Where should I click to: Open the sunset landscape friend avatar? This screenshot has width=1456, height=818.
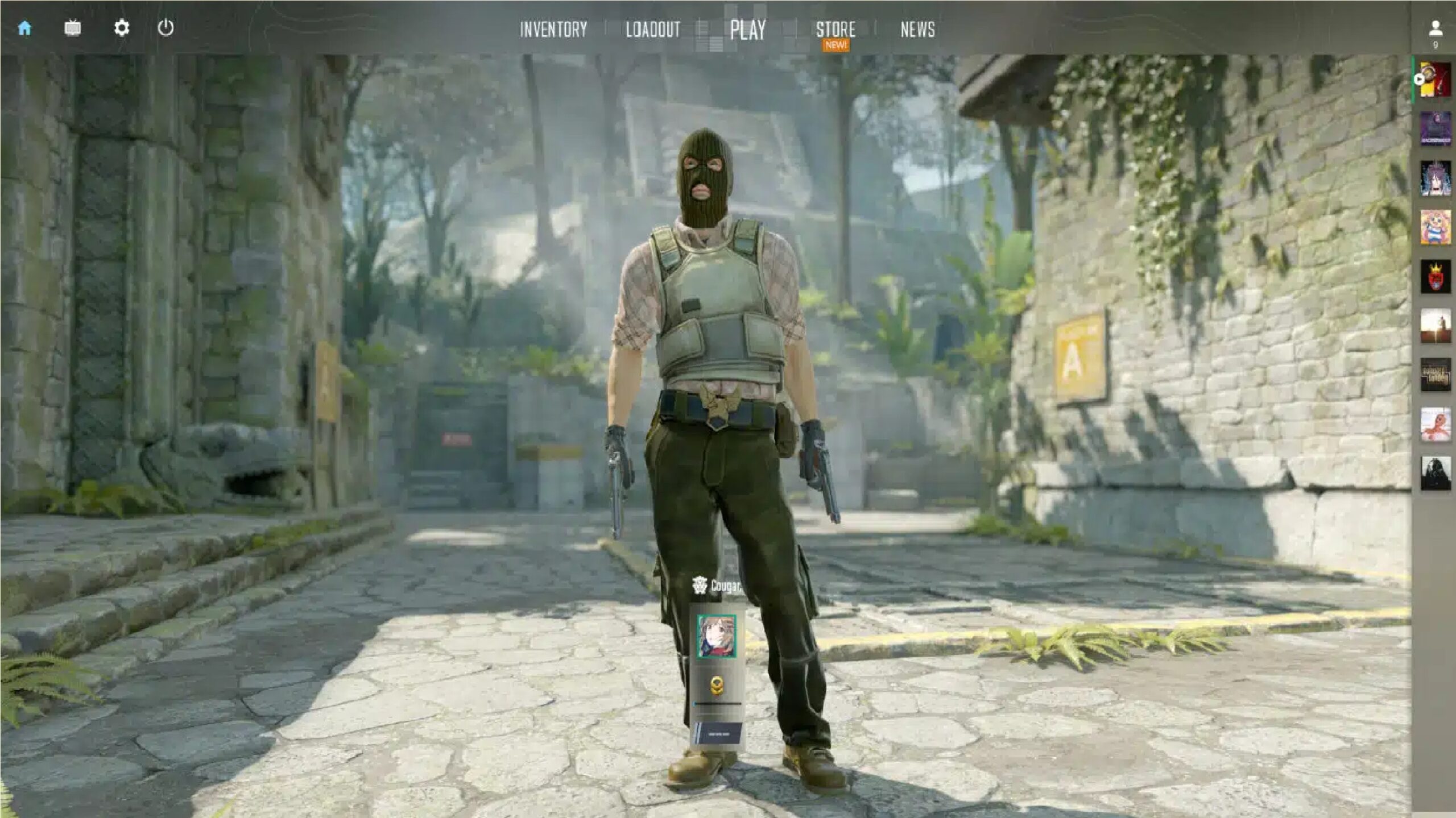pos(1435,326)
